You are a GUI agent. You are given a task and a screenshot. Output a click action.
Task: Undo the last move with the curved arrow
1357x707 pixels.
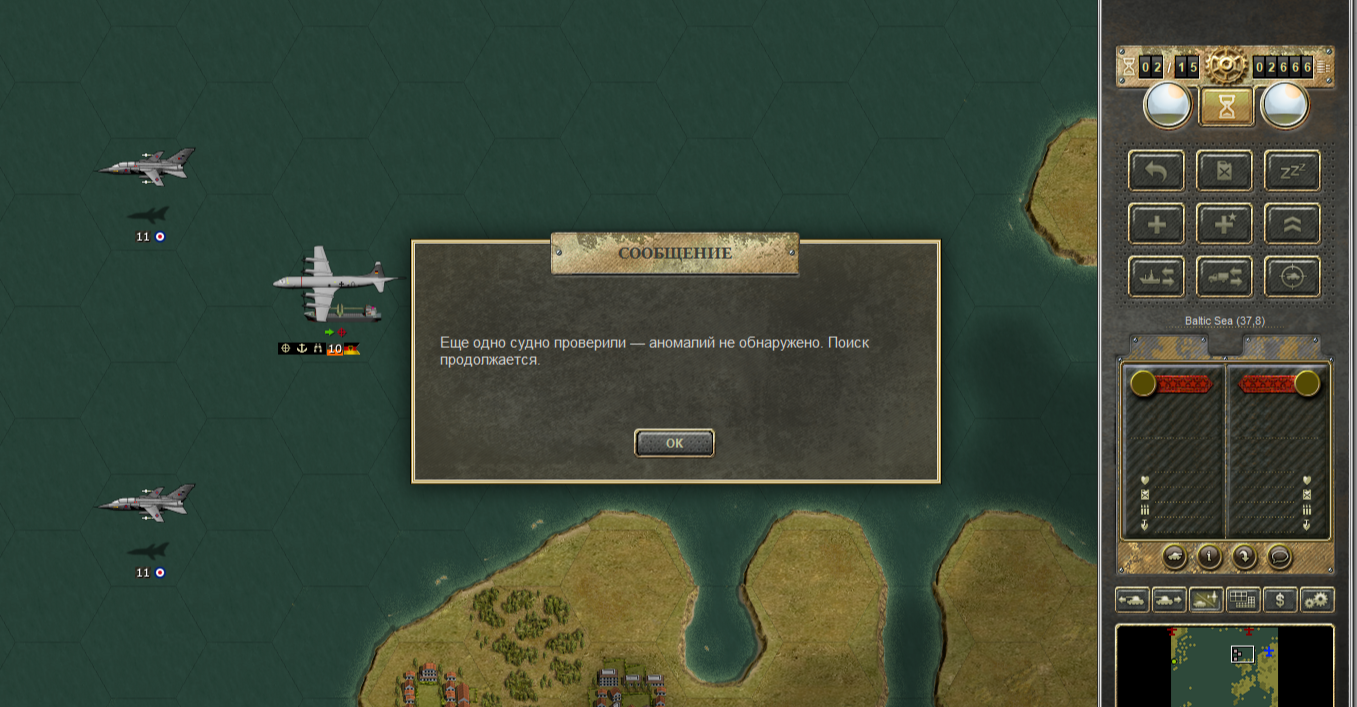tap(1157, 171)
